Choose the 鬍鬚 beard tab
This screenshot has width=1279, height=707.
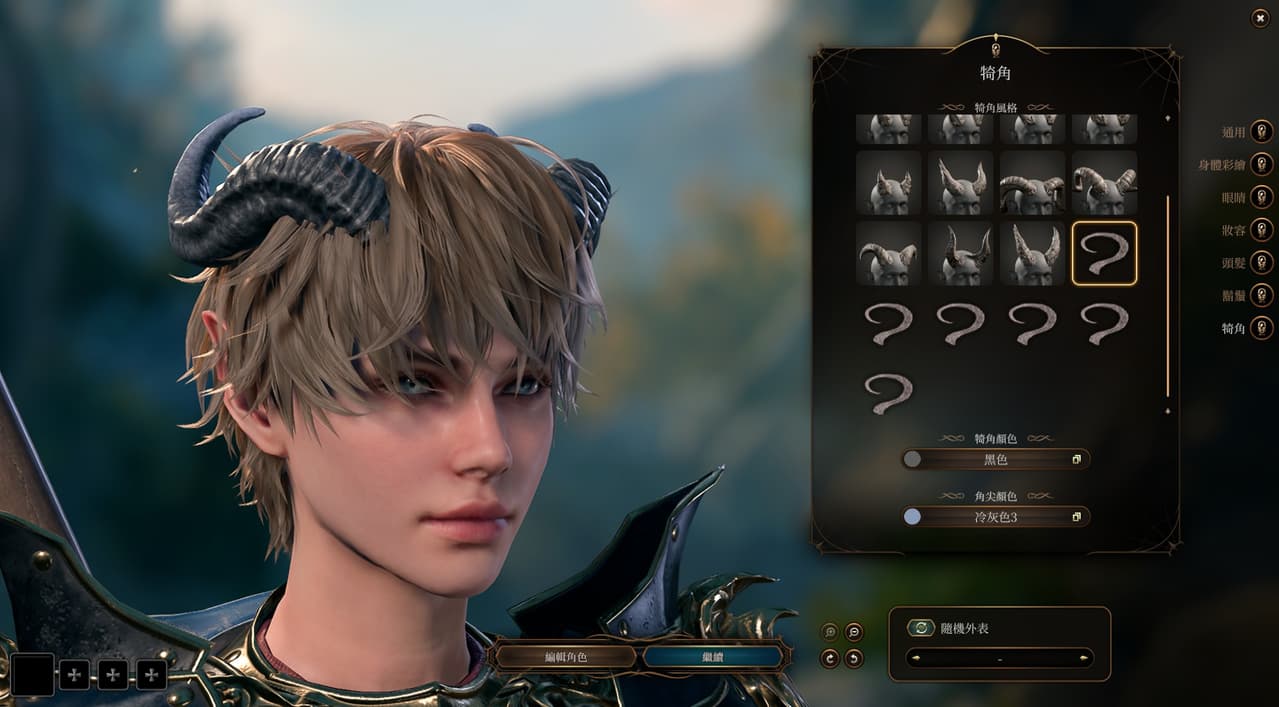(x=1261, y=295)
